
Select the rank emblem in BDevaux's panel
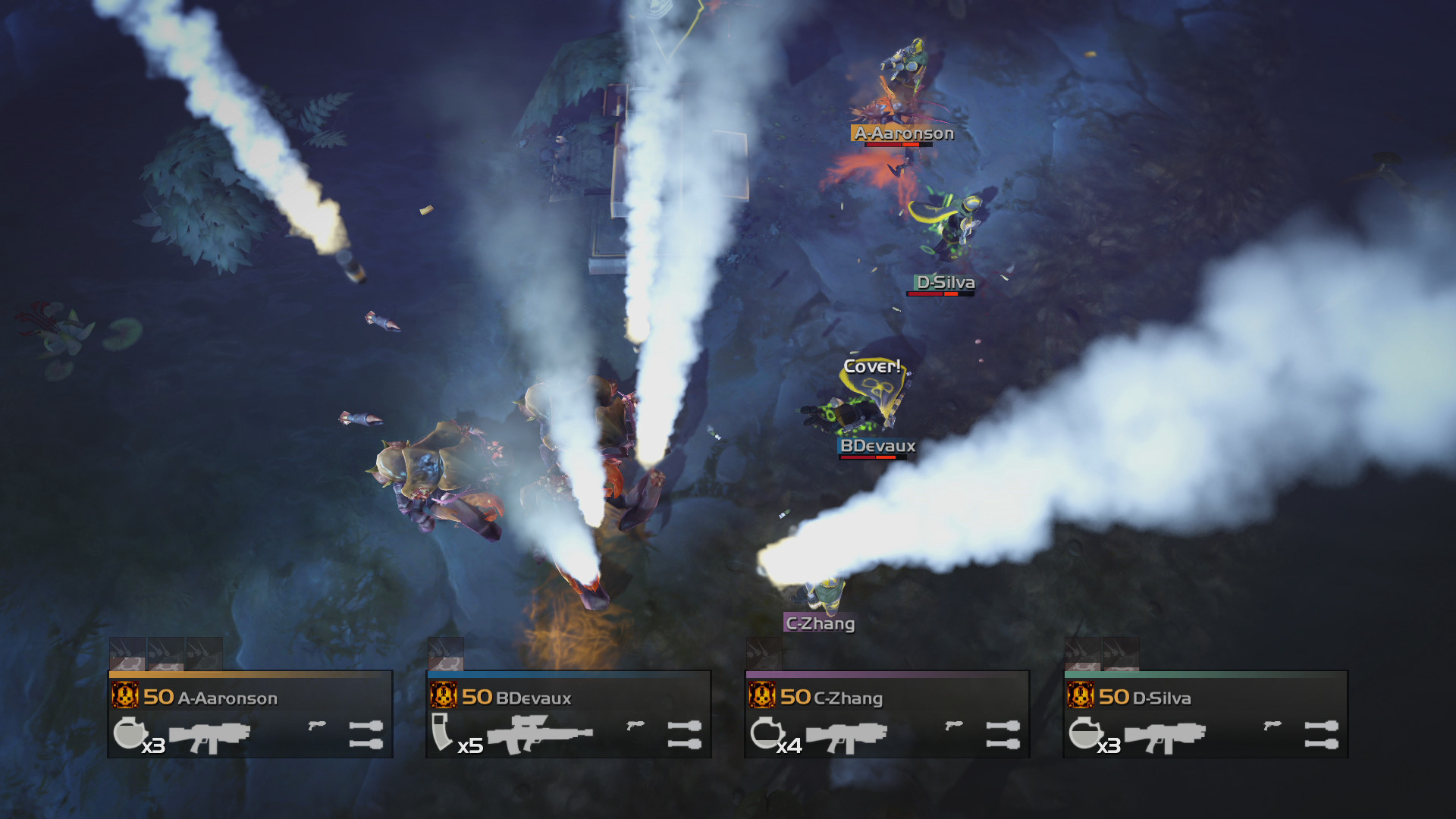coord(445,696)
